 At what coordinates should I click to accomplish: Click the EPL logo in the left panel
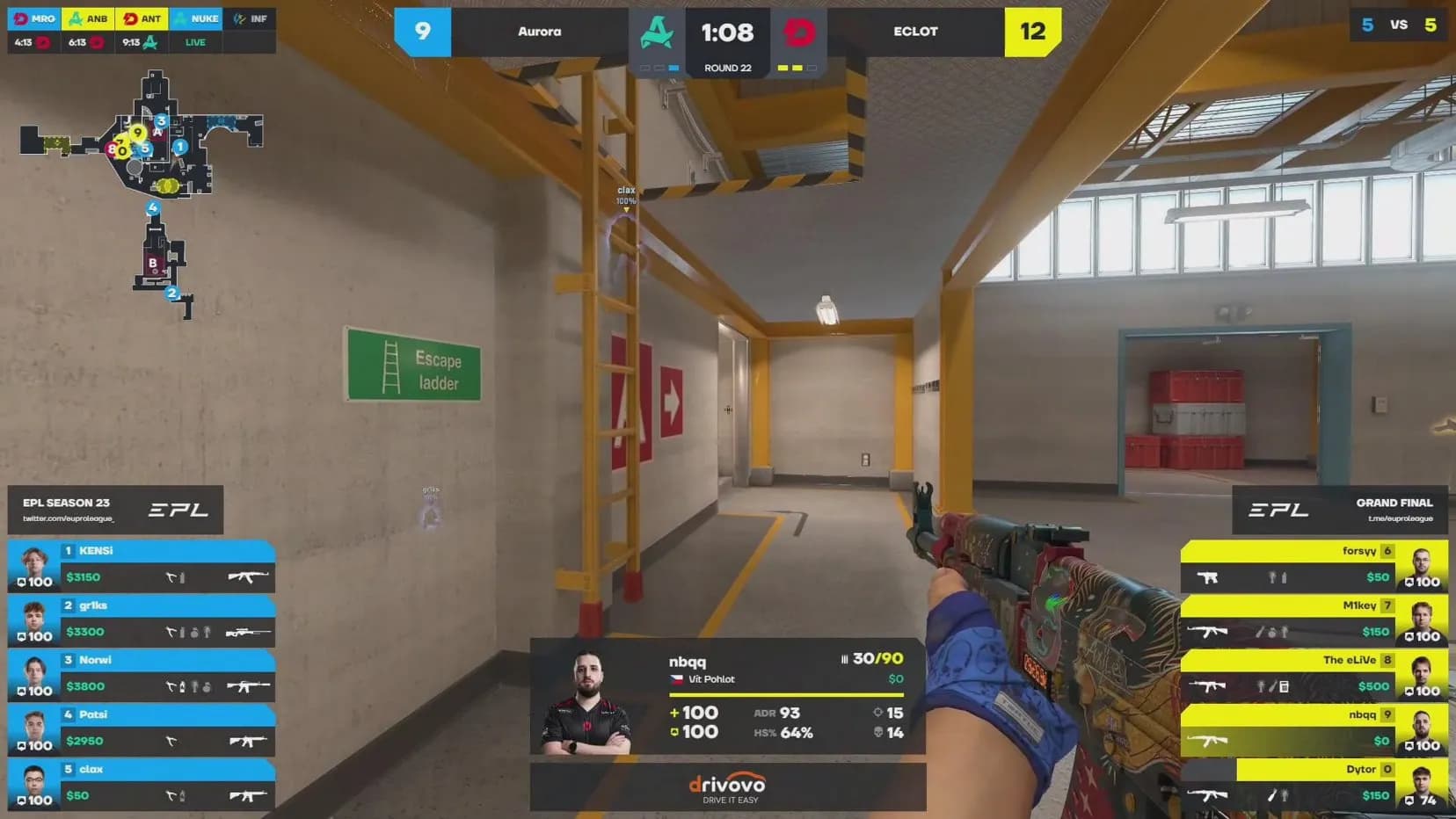pyautogui.click(x=179, y=510)
